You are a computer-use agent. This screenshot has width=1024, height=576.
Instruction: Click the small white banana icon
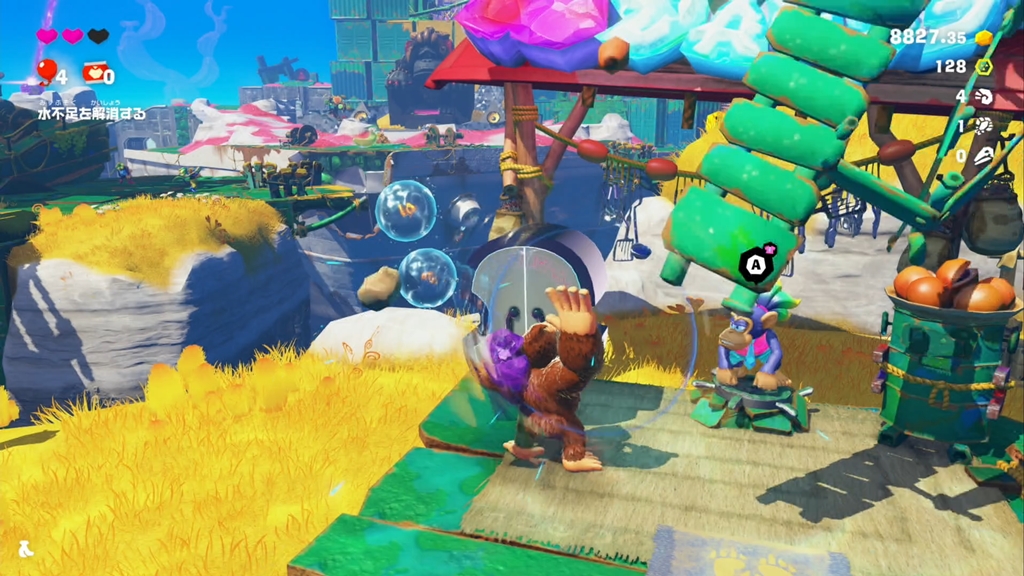[x=25, y=548]
